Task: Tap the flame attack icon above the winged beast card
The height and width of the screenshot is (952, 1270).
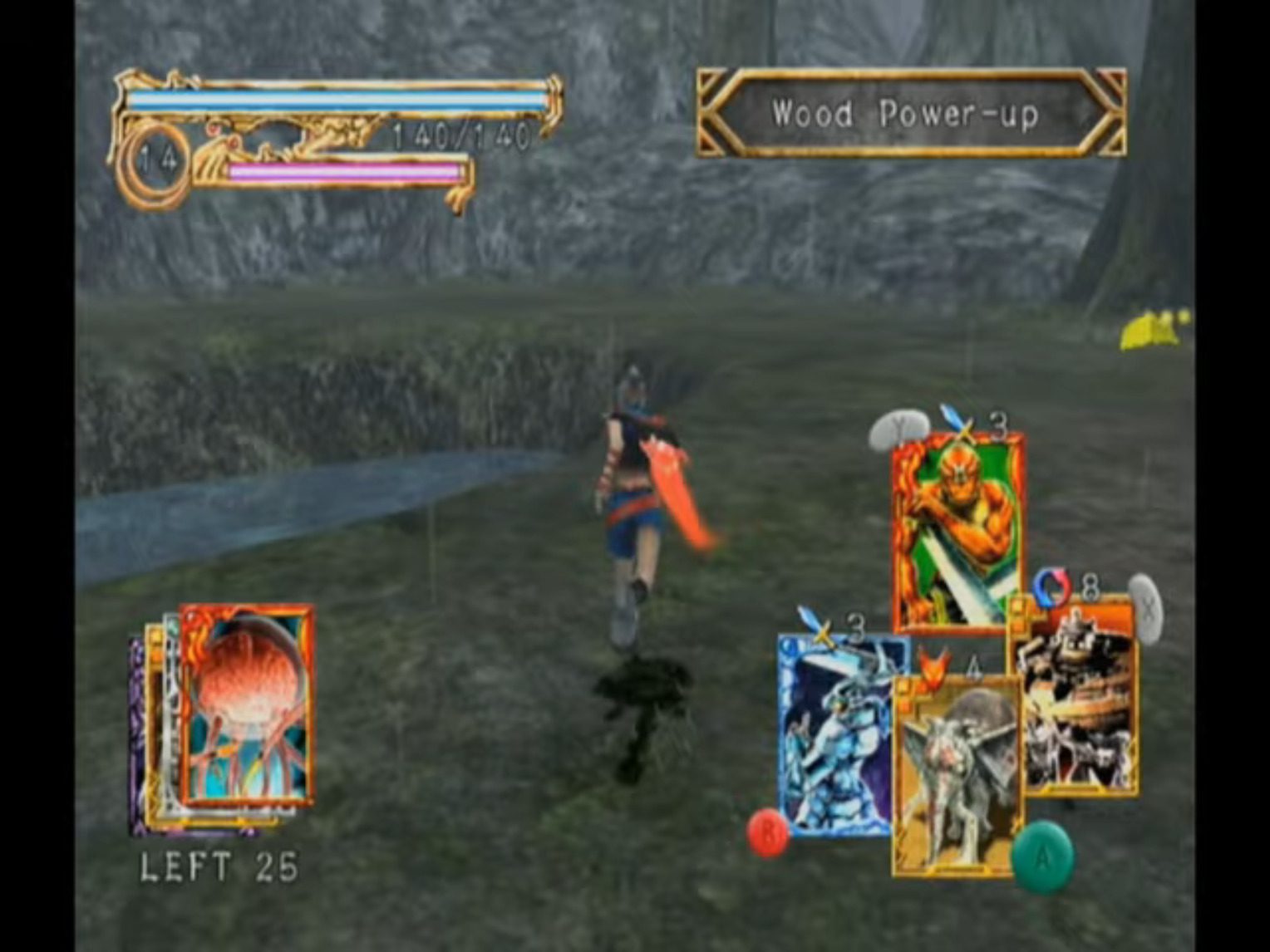Action: tap(934, 665)
